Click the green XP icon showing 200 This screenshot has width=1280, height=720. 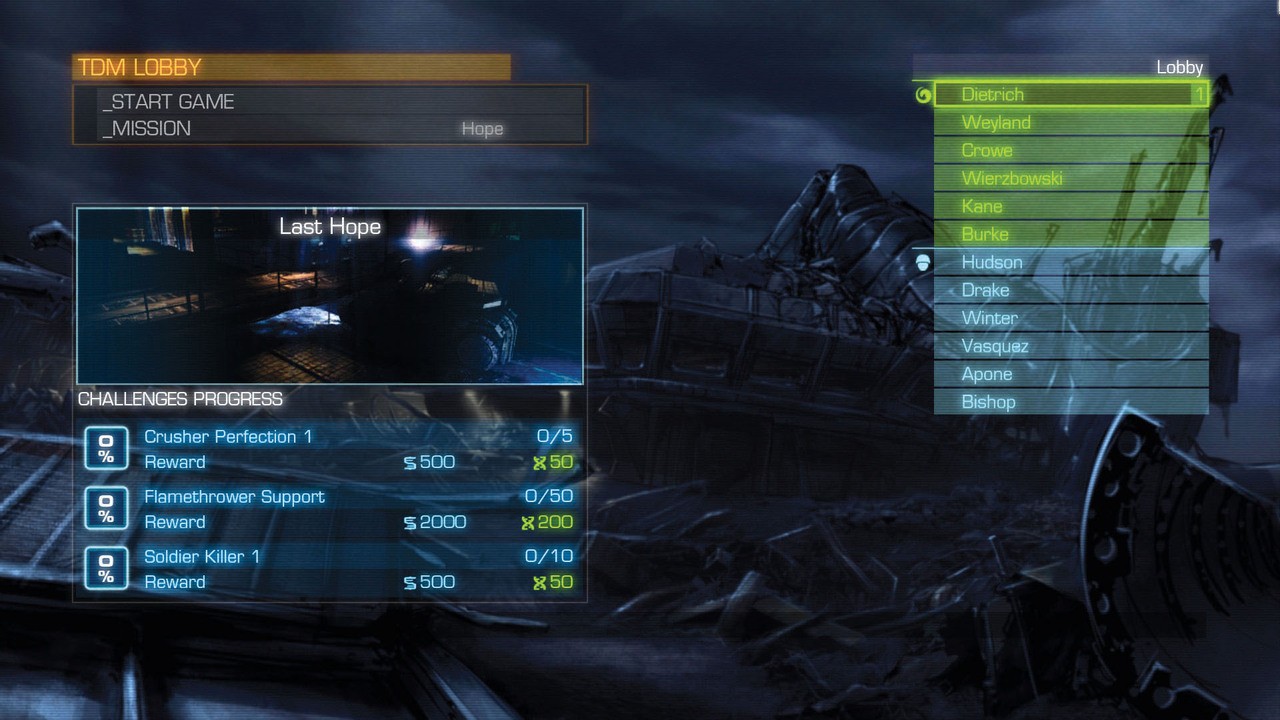pyautogui.click(x=531, y=521)
